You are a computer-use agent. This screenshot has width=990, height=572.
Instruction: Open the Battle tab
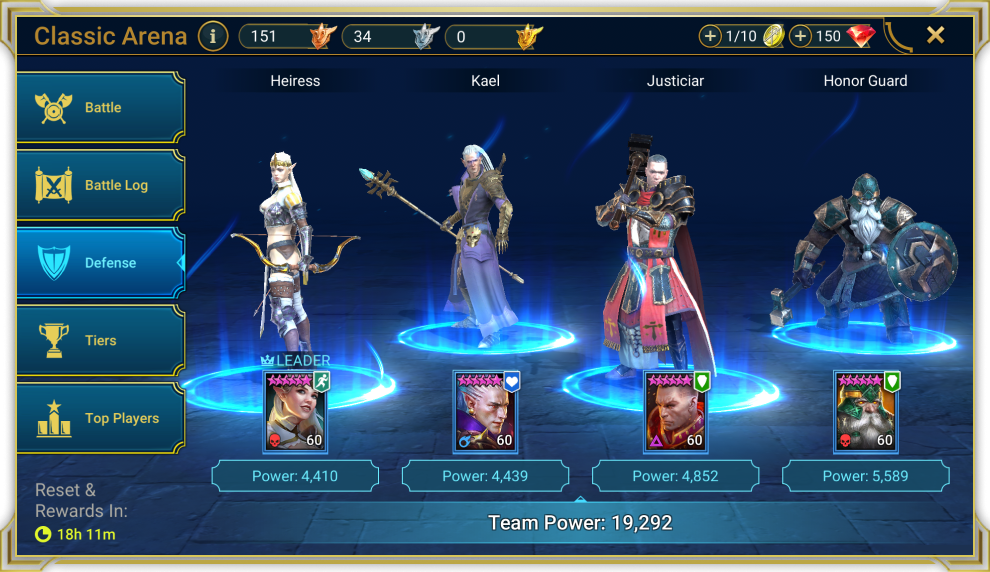click(101, 108)
